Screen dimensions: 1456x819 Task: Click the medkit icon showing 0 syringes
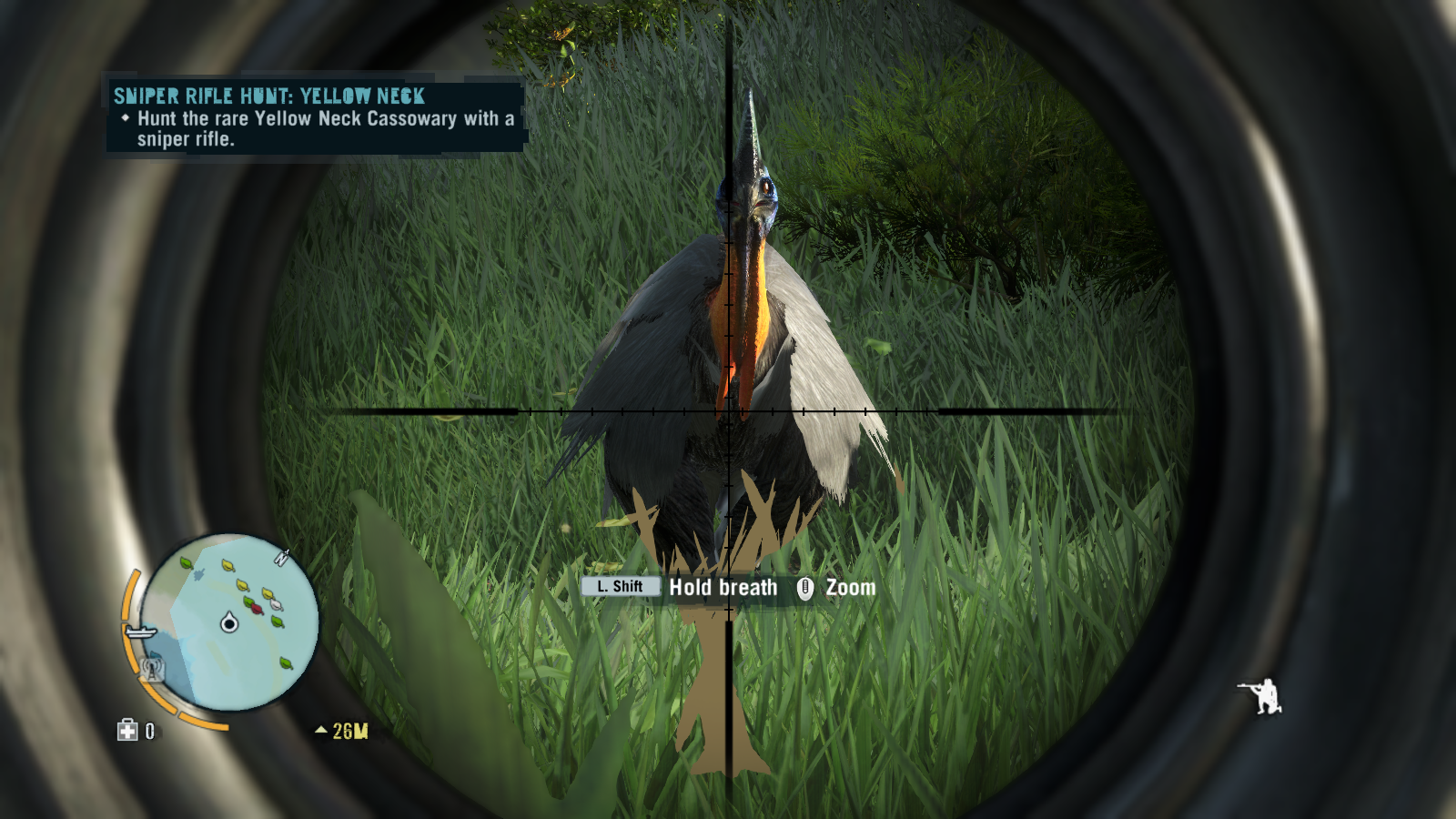tap(126, 730)
